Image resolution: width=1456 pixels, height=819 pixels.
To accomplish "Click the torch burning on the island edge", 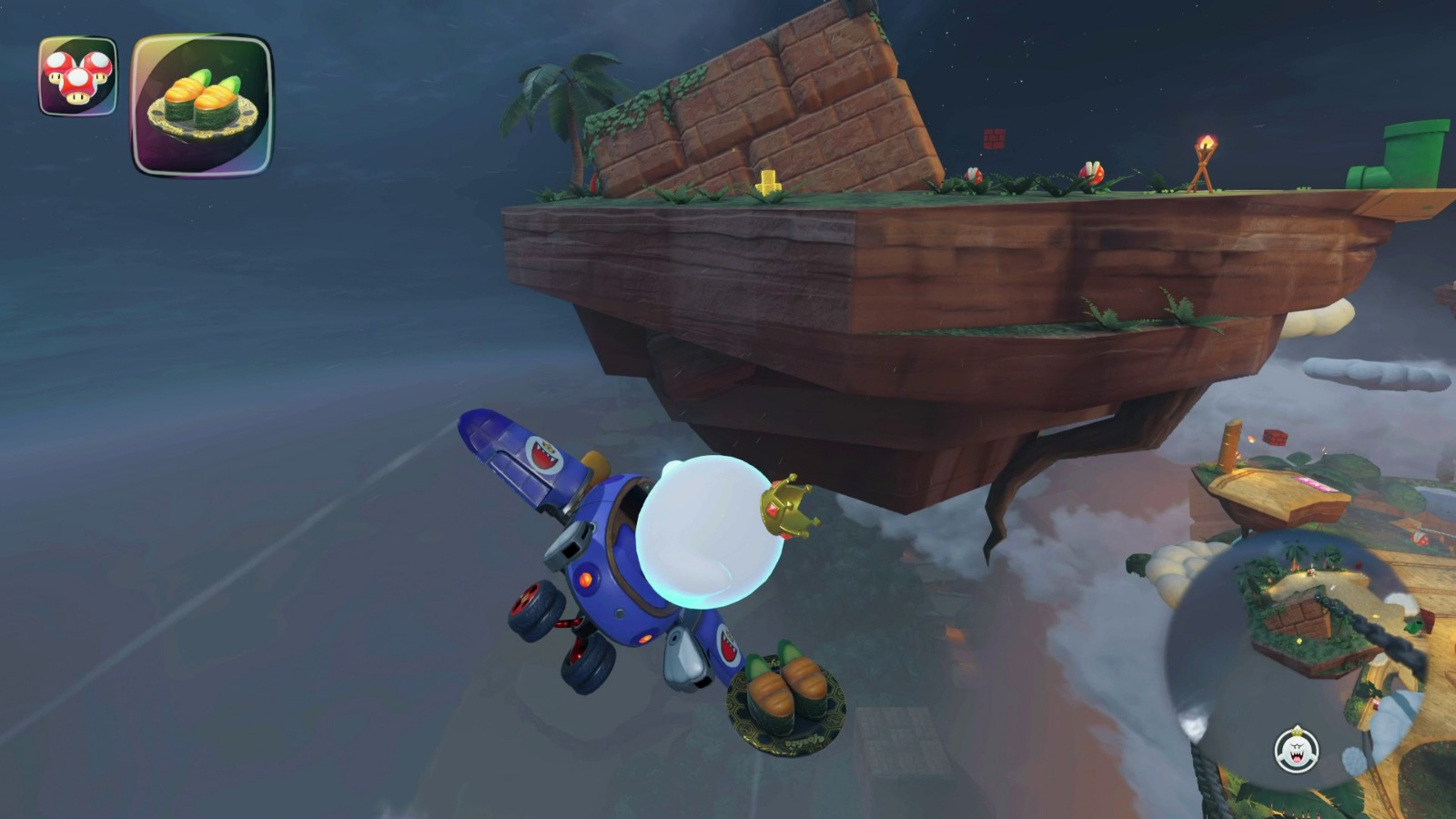I will [1206, 147].
